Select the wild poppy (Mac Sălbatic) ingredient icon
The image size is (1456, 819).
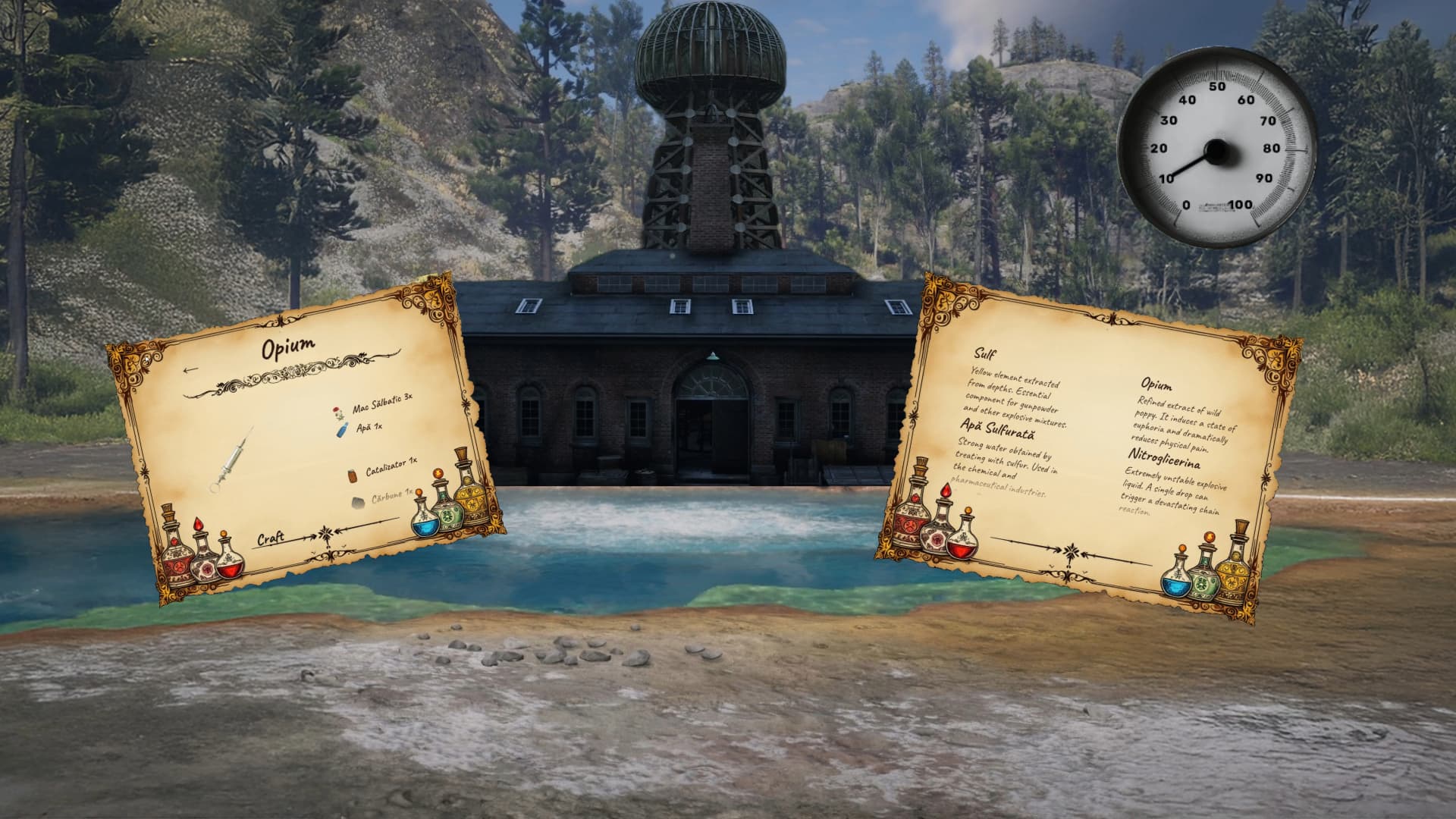[338, 413]
